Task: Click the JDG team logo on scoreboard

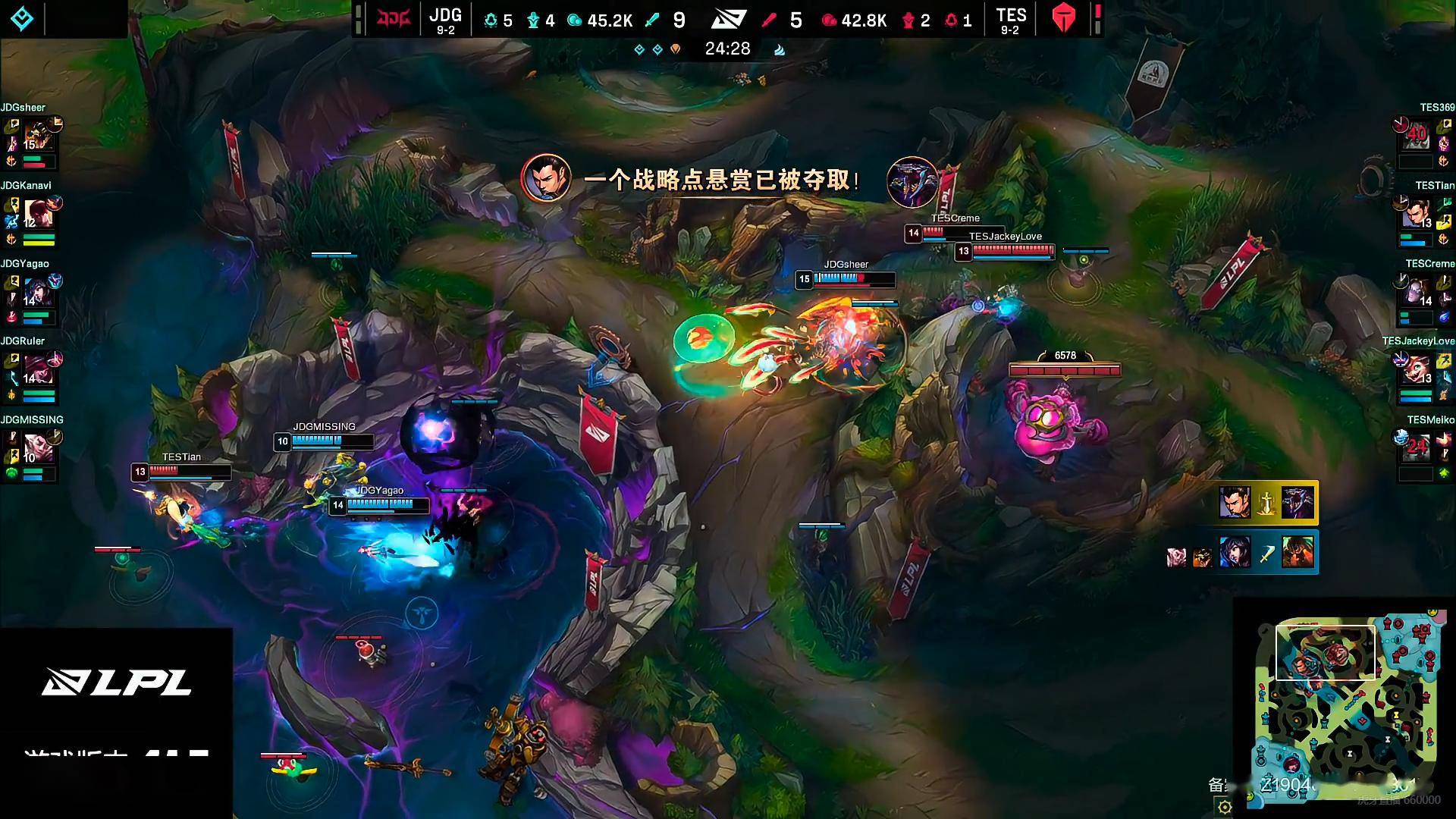Action: (x=394, y=19)
